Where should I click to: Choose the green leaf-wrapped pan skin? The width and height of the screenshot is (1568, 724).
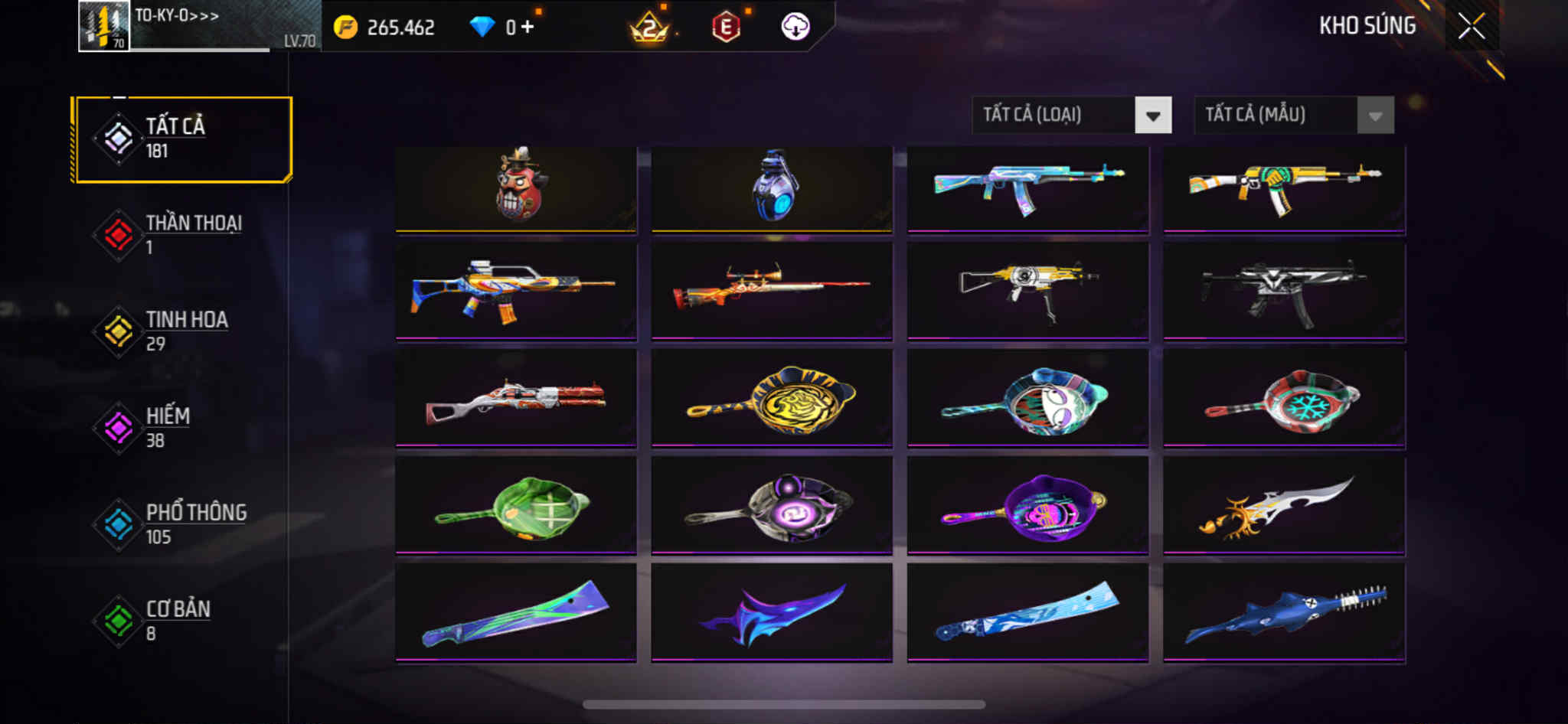(516, 505)
